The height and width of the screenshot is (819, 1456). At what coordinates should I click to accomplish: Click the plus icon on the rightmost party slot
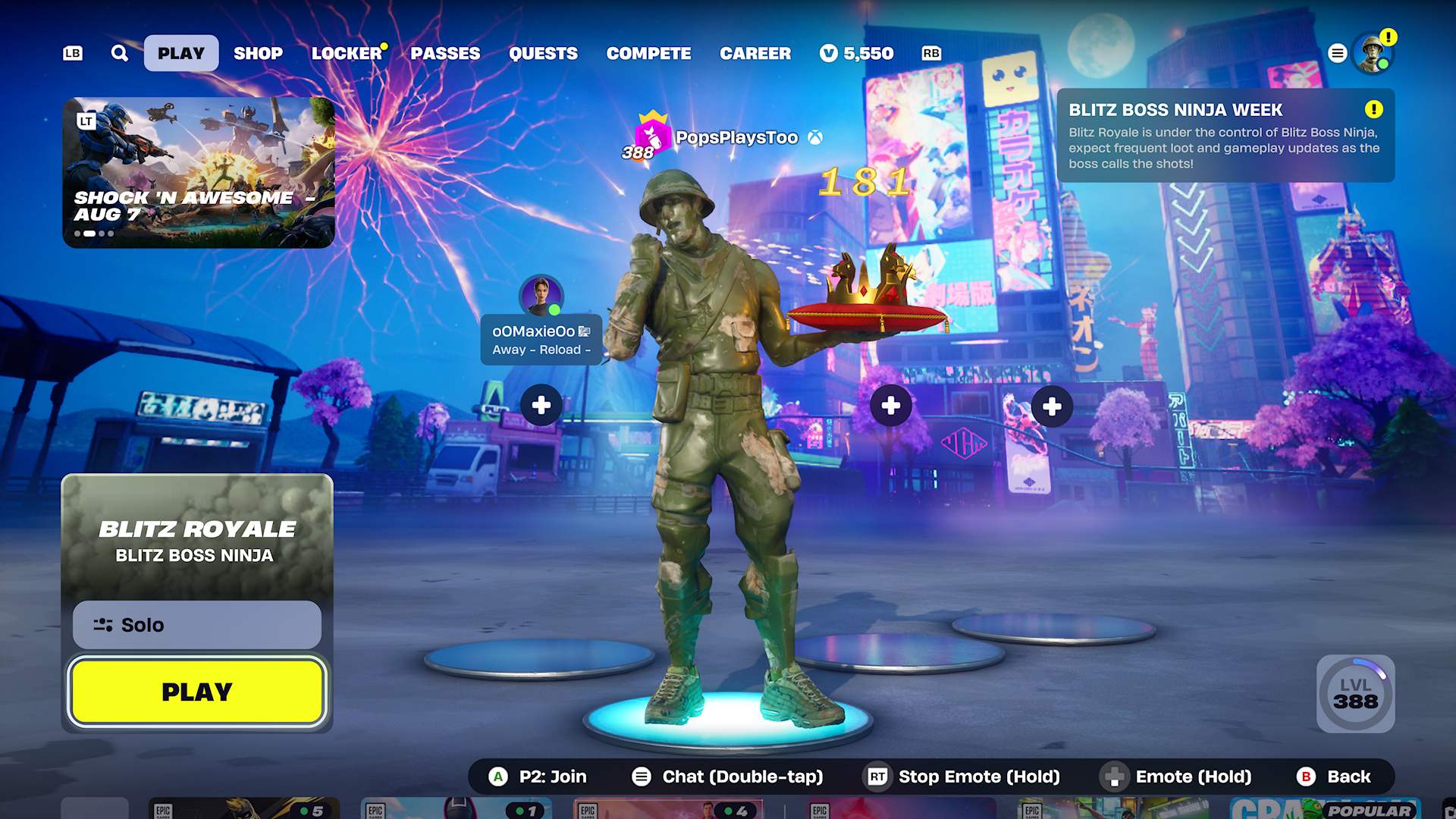tap(1051, 406)
